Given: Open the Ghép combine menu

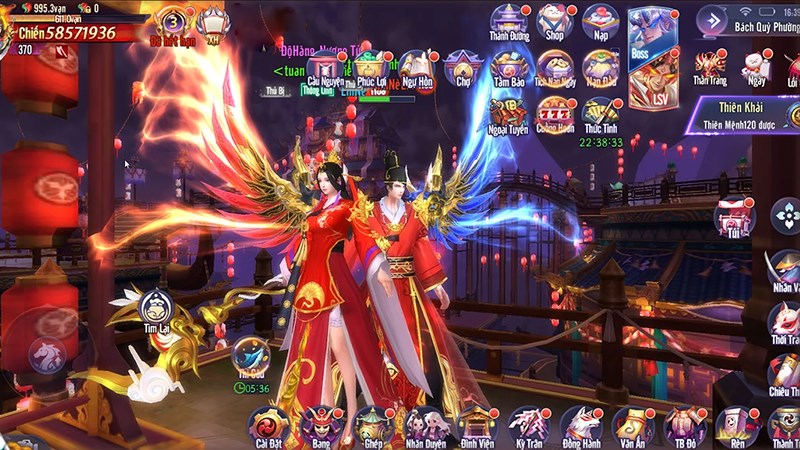Looking at the screenshot, I should tap(372, 425).
